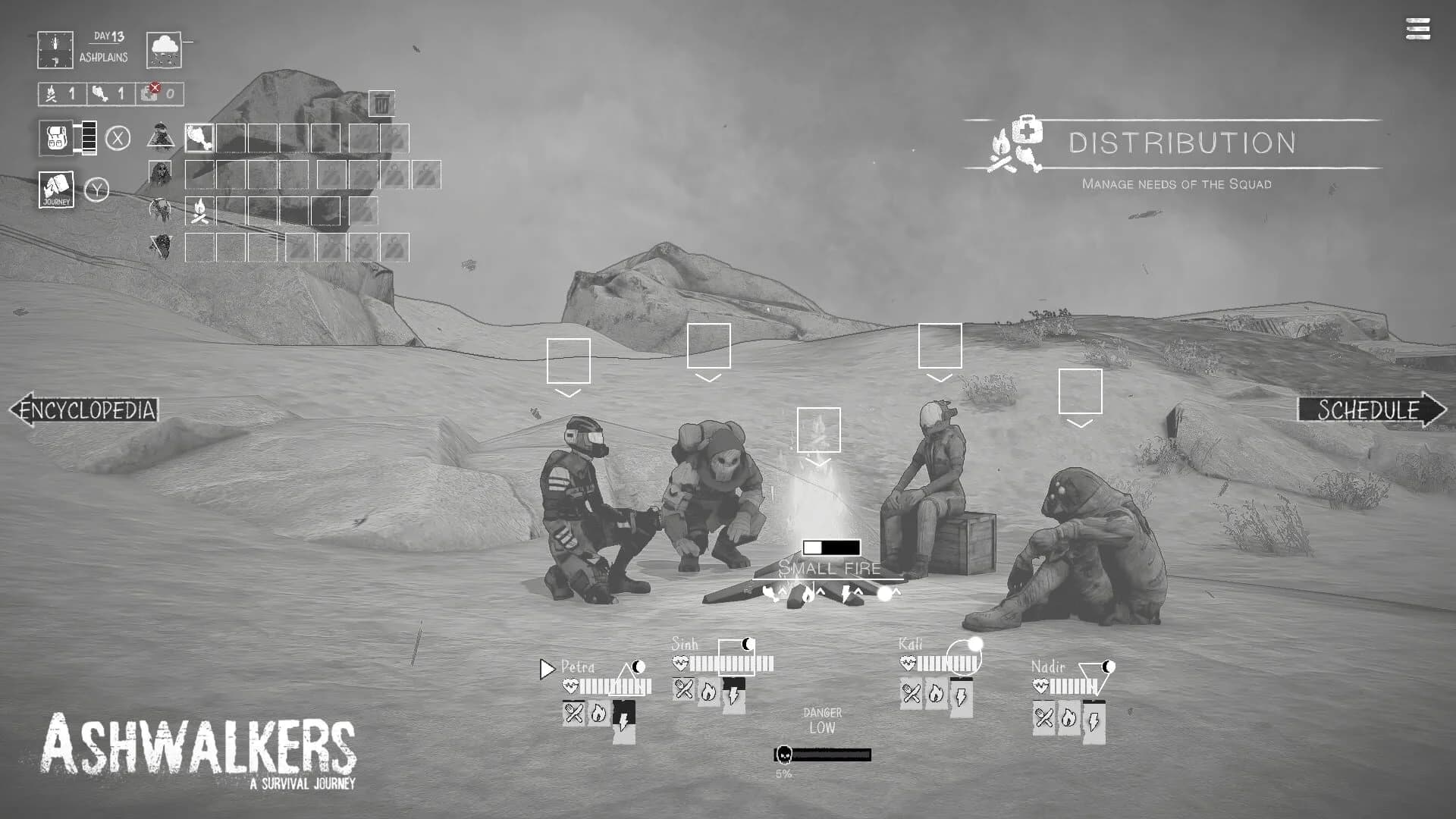Toggle Kali's fire warmth card

(x=937, y=694)
